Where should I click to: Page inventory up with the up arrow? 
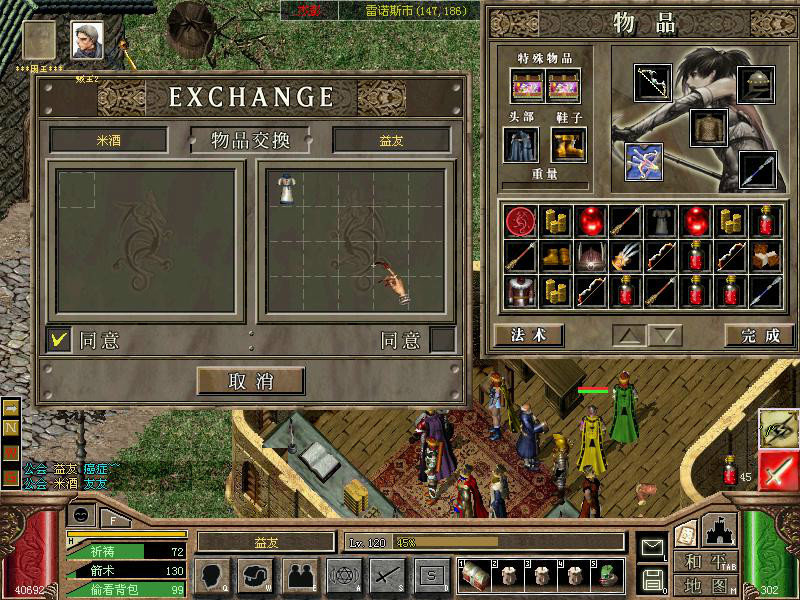pyautogui.click(x=629, y=336)
